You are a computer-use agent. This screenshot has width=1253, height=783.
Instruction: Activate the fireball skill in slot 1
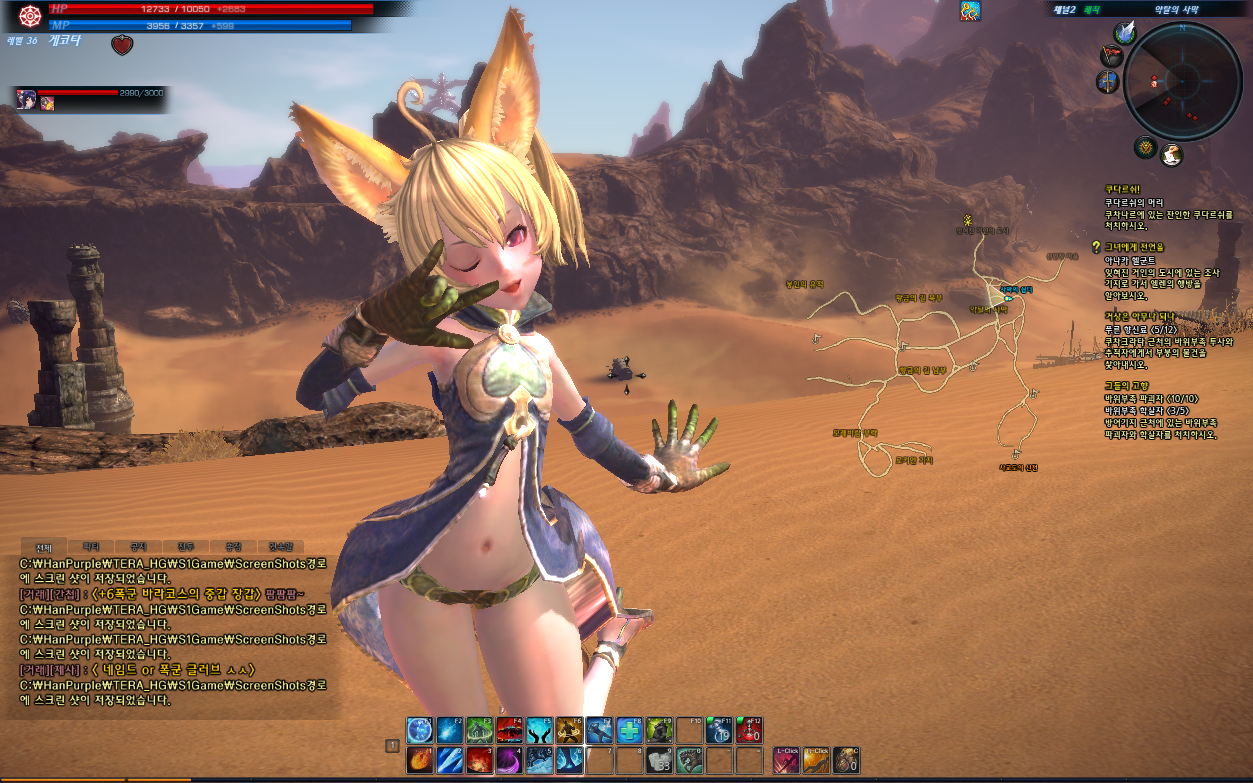click(x=420, y=760)
